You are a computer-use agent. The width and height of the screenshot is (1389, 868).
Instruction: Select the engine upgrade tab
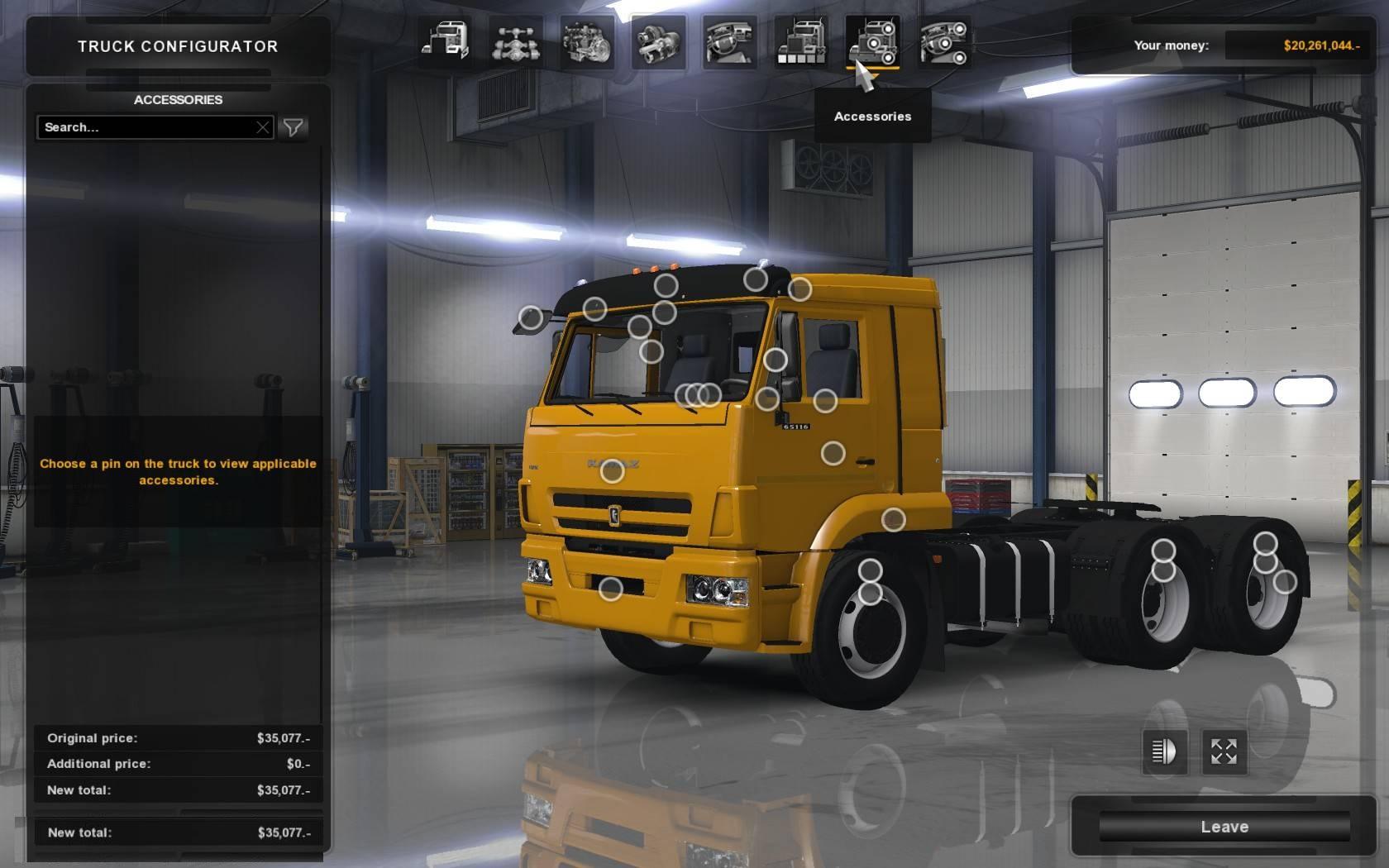[x=587, y=41]
